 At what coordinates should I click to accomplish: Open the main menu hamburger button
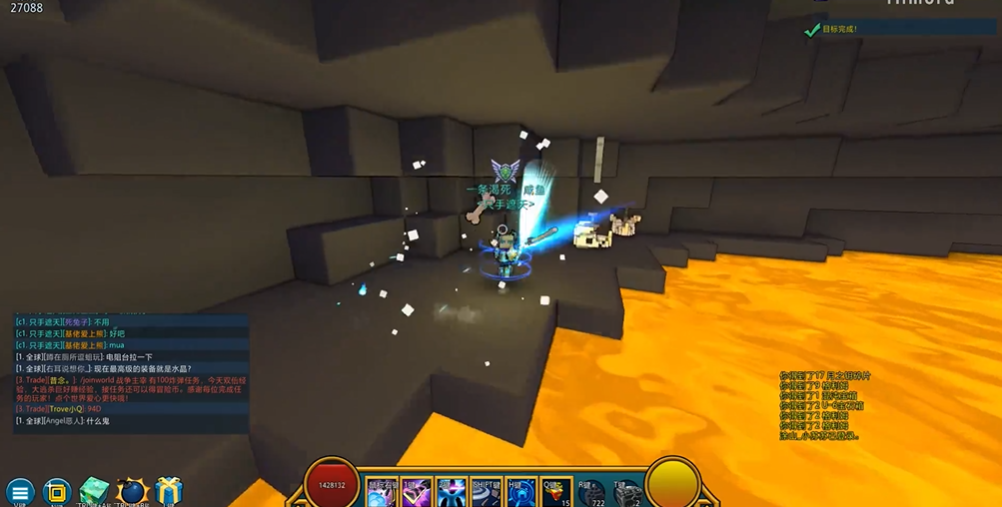tap(20, 492)
